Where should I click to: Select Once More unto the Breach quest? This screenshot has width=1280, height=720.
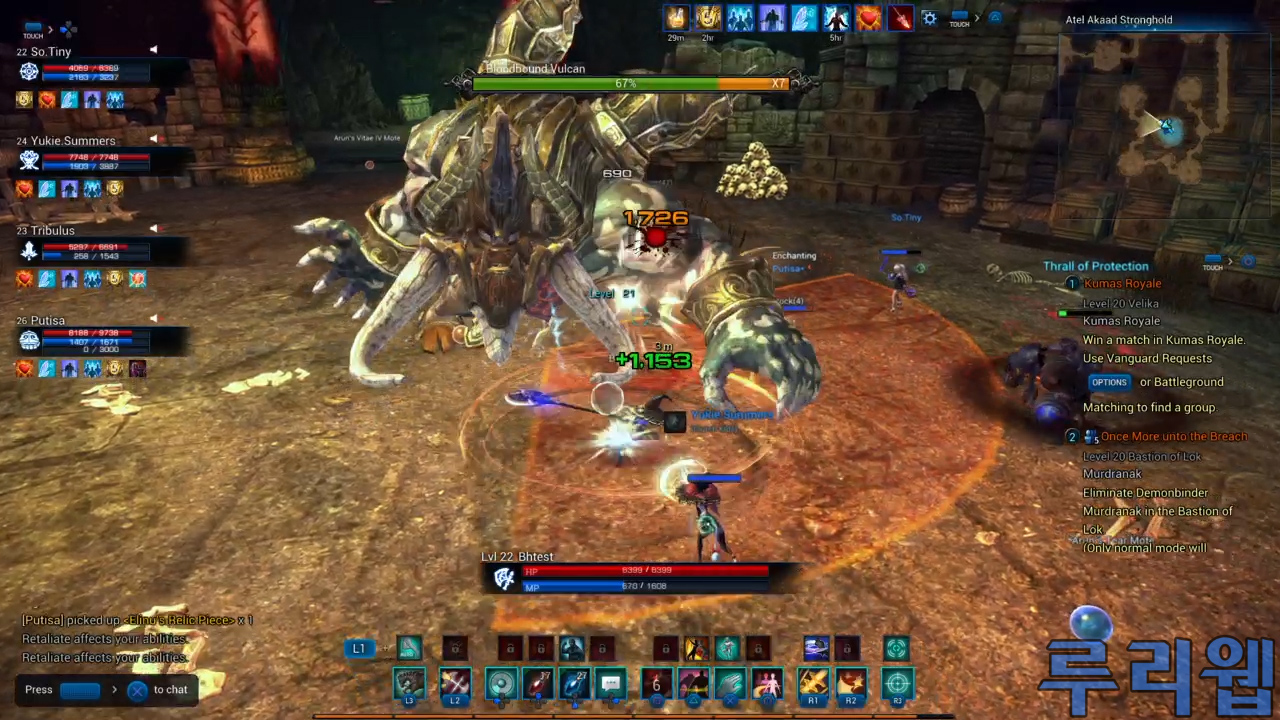point(1173,437)
